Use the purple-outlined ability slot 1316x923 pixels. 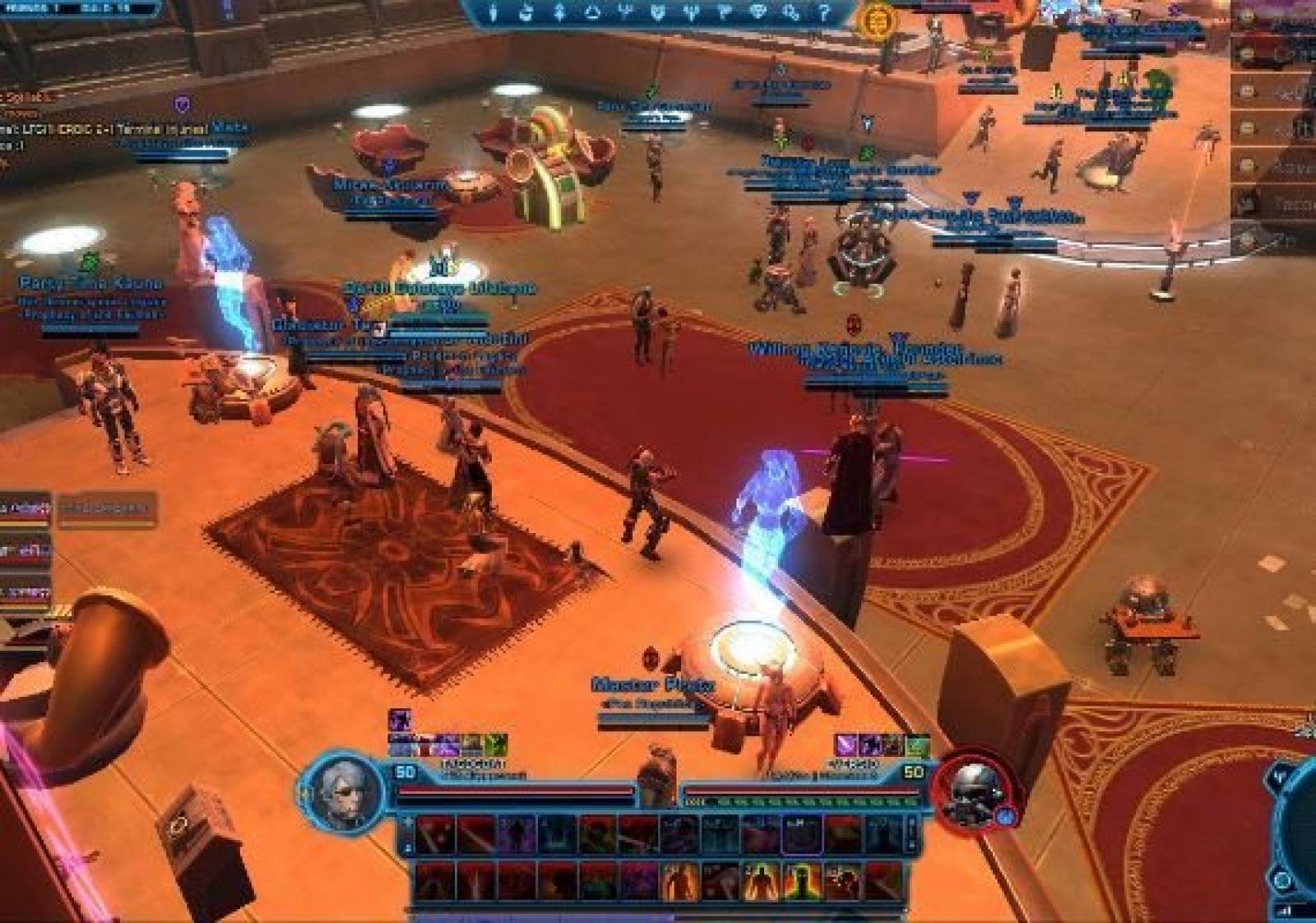coord(800,834)
